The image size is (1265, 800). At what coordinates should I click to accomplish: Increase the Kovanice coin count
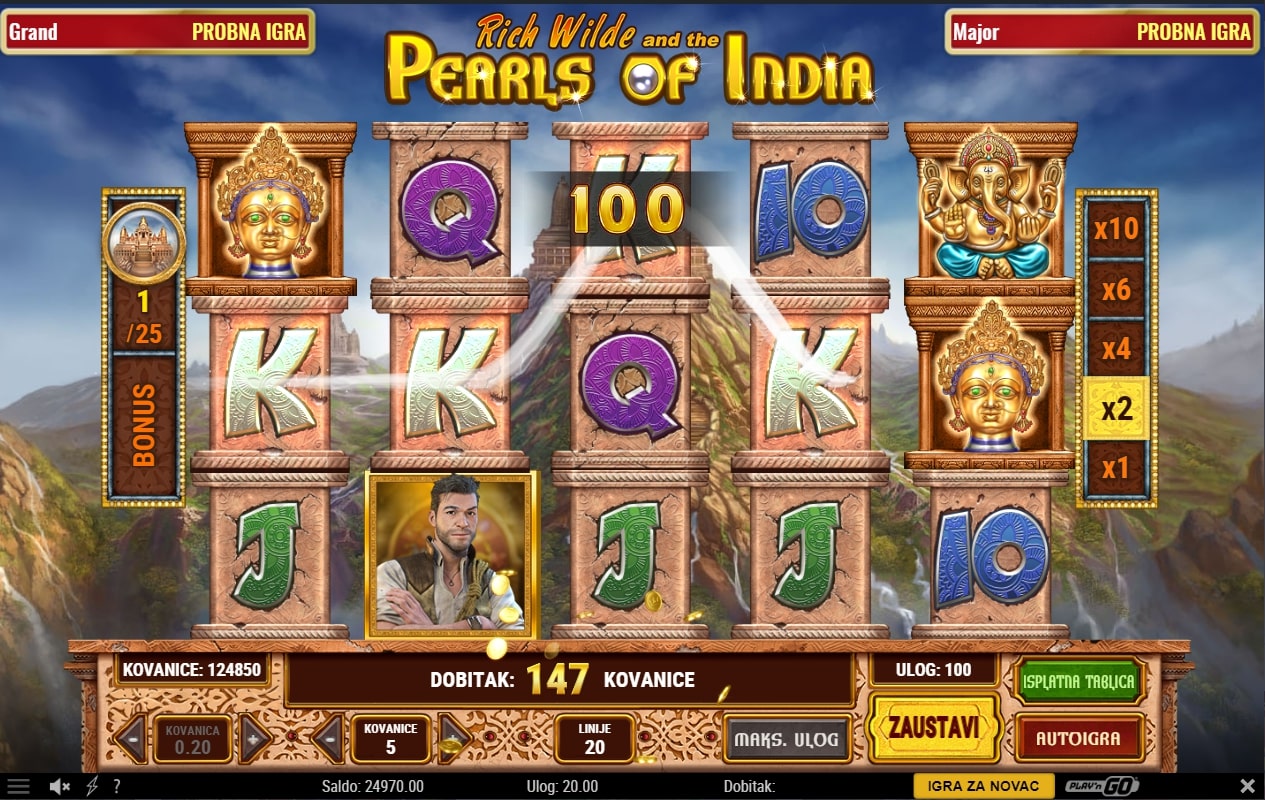(454, 740)
